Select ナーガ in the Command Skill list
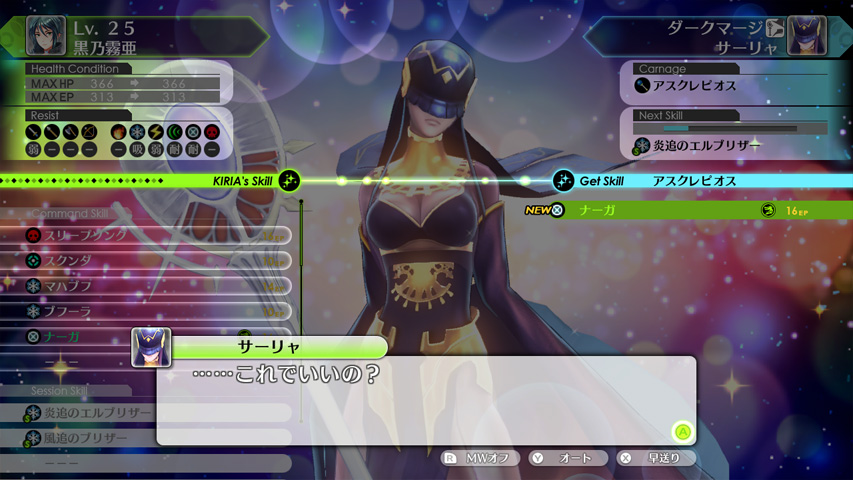This screenshot has height=480, width=853. point(80,337)
